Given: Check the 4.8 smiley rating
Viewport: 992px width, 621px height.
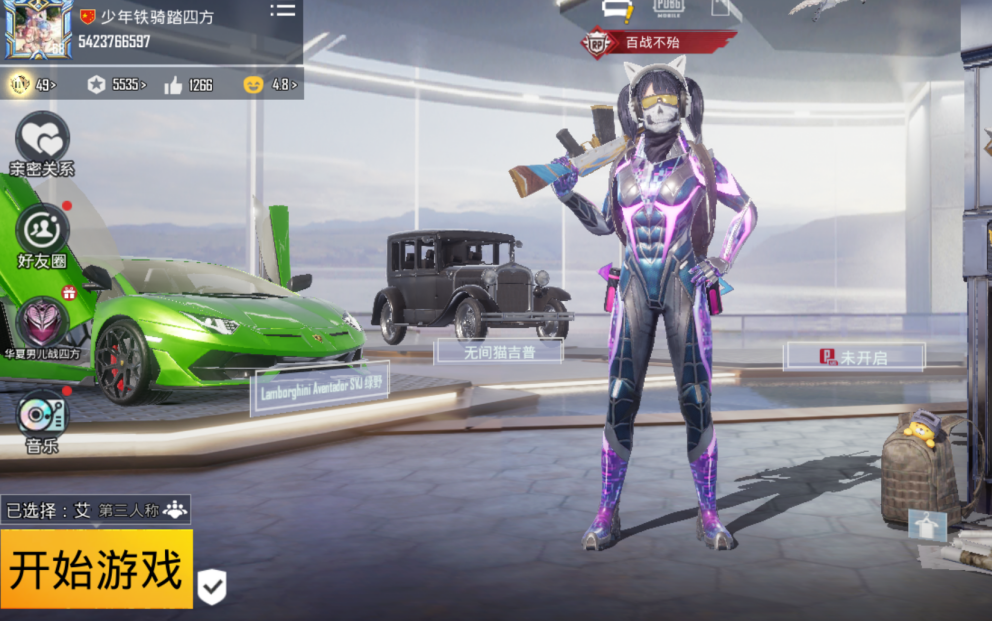Looking at the screenshot, I should 270,85.
